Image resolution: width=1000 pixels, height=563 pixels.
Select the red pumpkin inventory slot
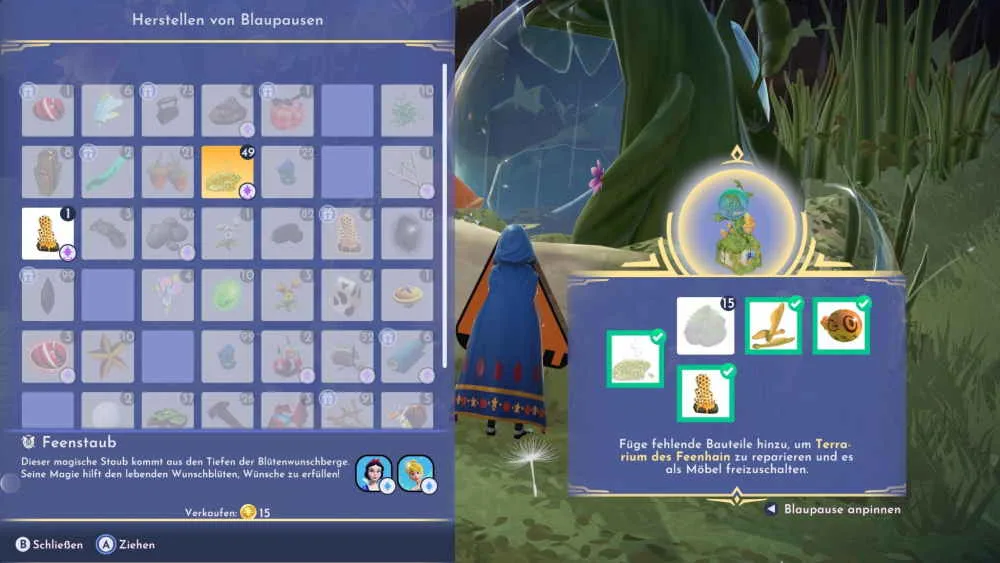(287, 110)
